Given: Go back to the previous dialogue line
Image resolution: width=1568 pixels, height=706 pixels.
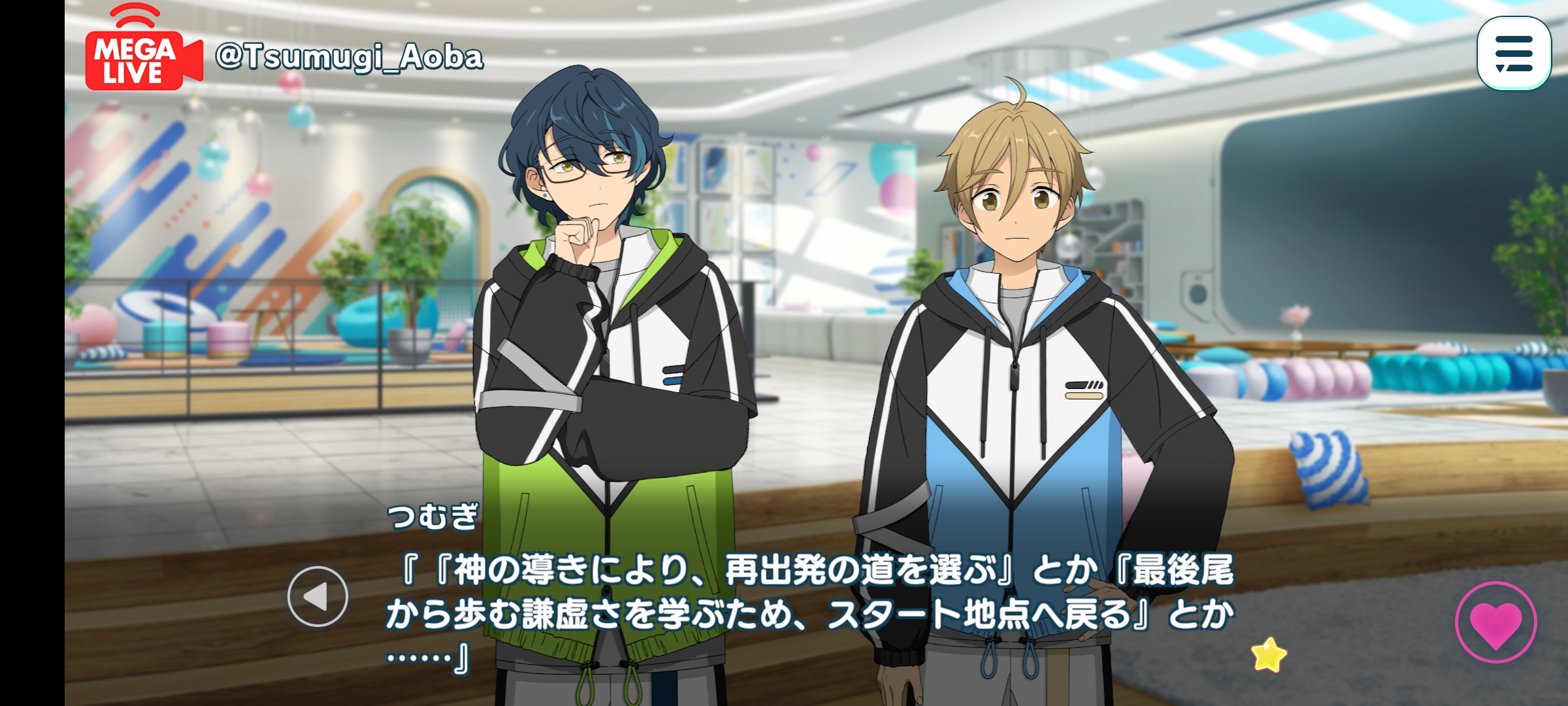Looking at the screenshot, I should point(318,596).
